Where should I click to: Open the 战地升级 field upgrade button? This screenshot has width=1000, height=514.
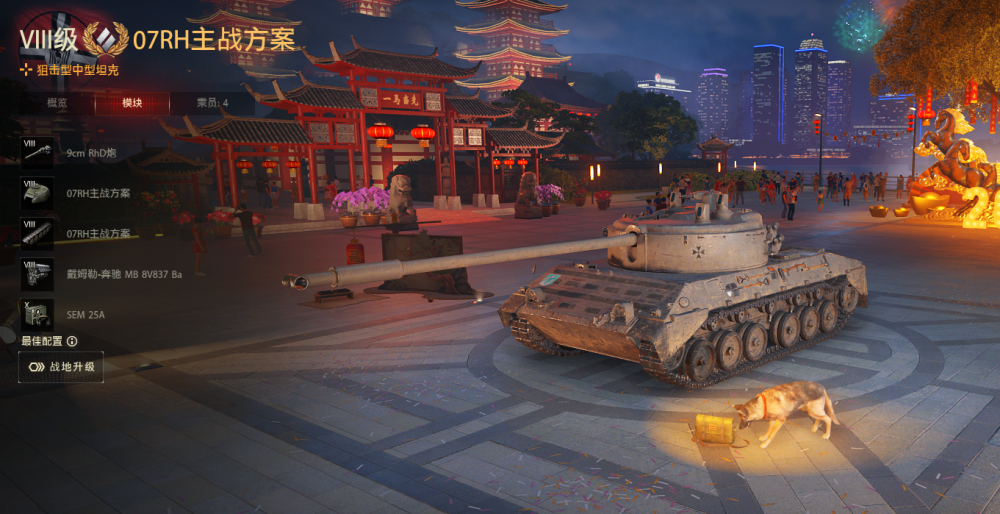(61, 367)
